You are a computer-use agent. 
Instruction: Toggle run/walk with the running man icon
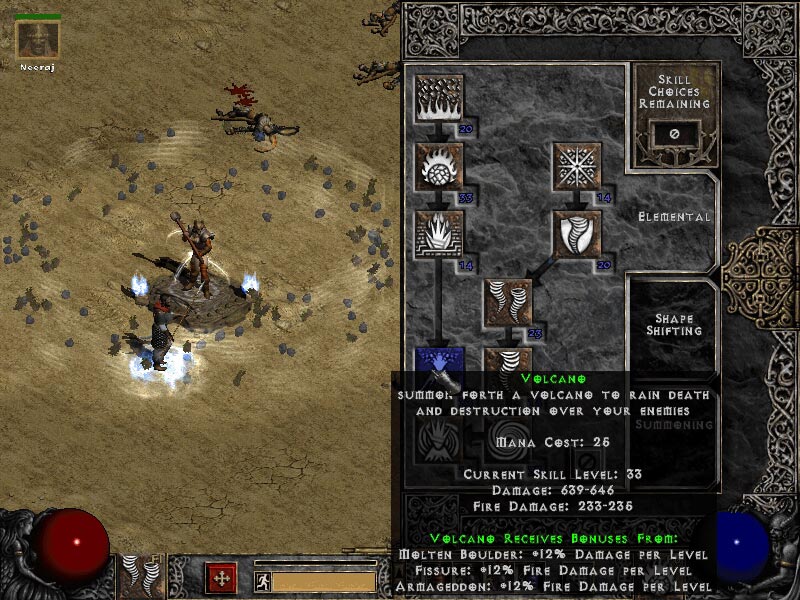(261, 581)
